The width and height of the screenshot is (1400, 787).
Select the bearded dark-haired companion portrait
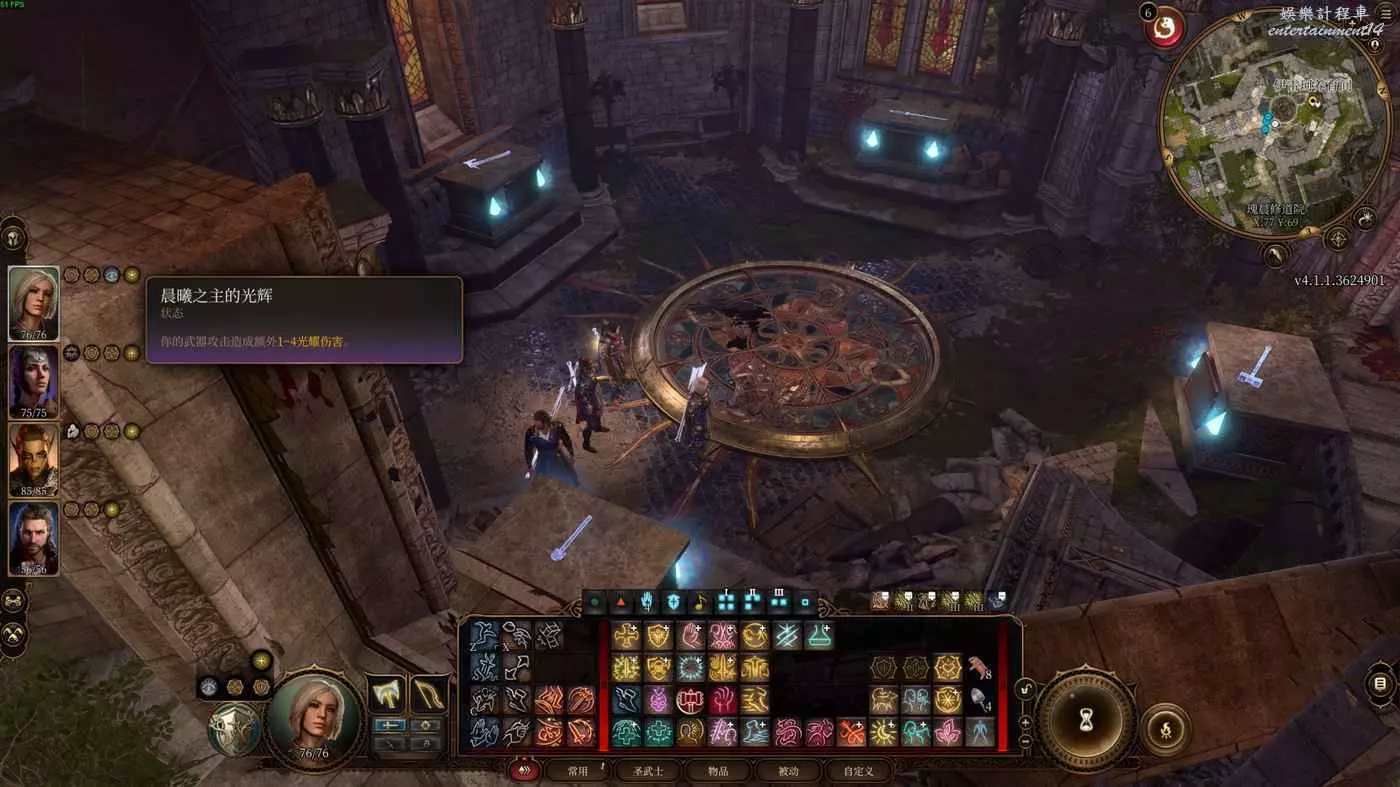(33, 537)
